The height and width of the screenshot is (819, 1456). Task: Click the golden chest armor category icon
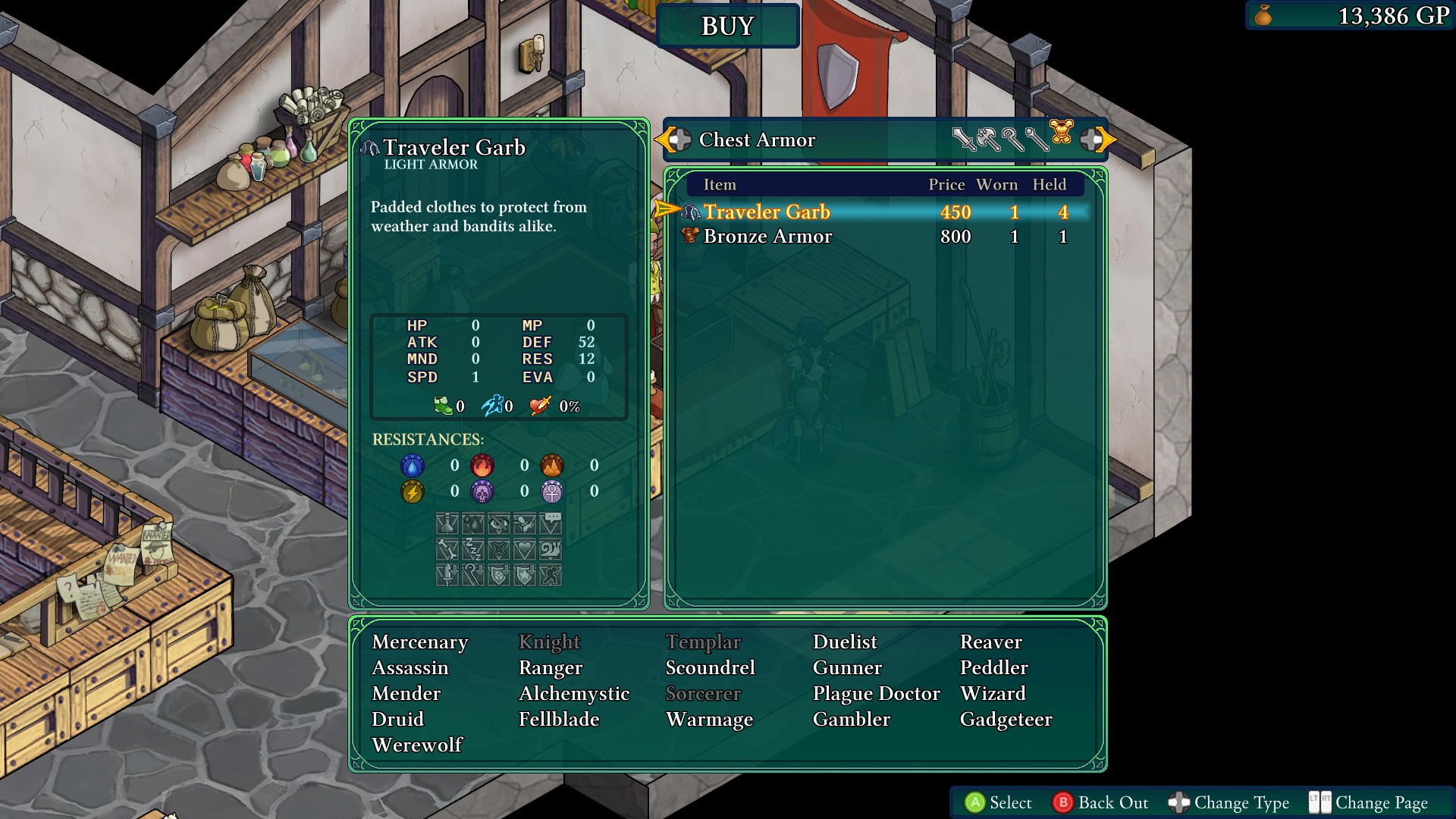(x=1062, y=136)
